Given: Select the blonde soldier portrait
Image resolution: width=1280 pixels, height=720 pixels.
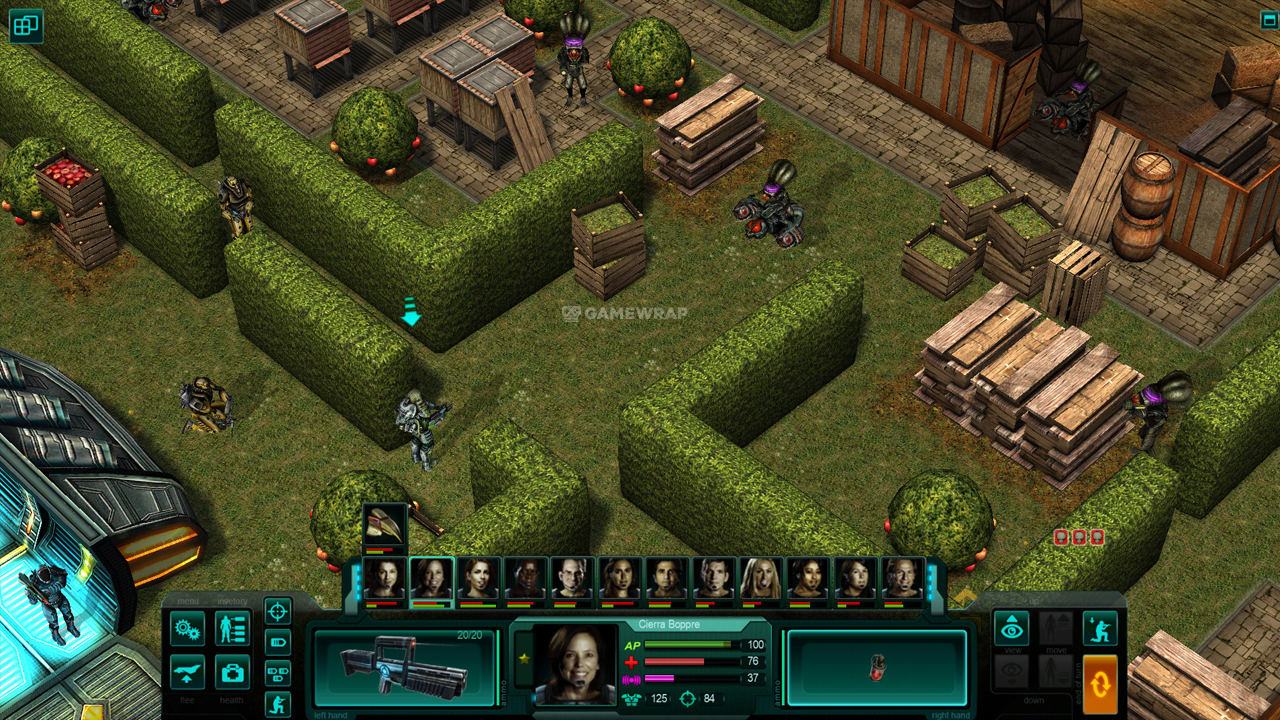Looking at the screenshot, I should click(761, 578).
